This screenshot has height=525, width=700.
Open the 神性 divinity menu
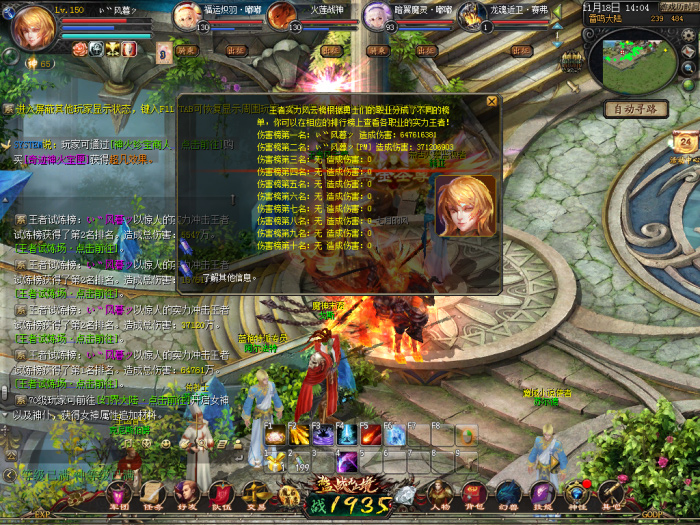click(576, 495)
